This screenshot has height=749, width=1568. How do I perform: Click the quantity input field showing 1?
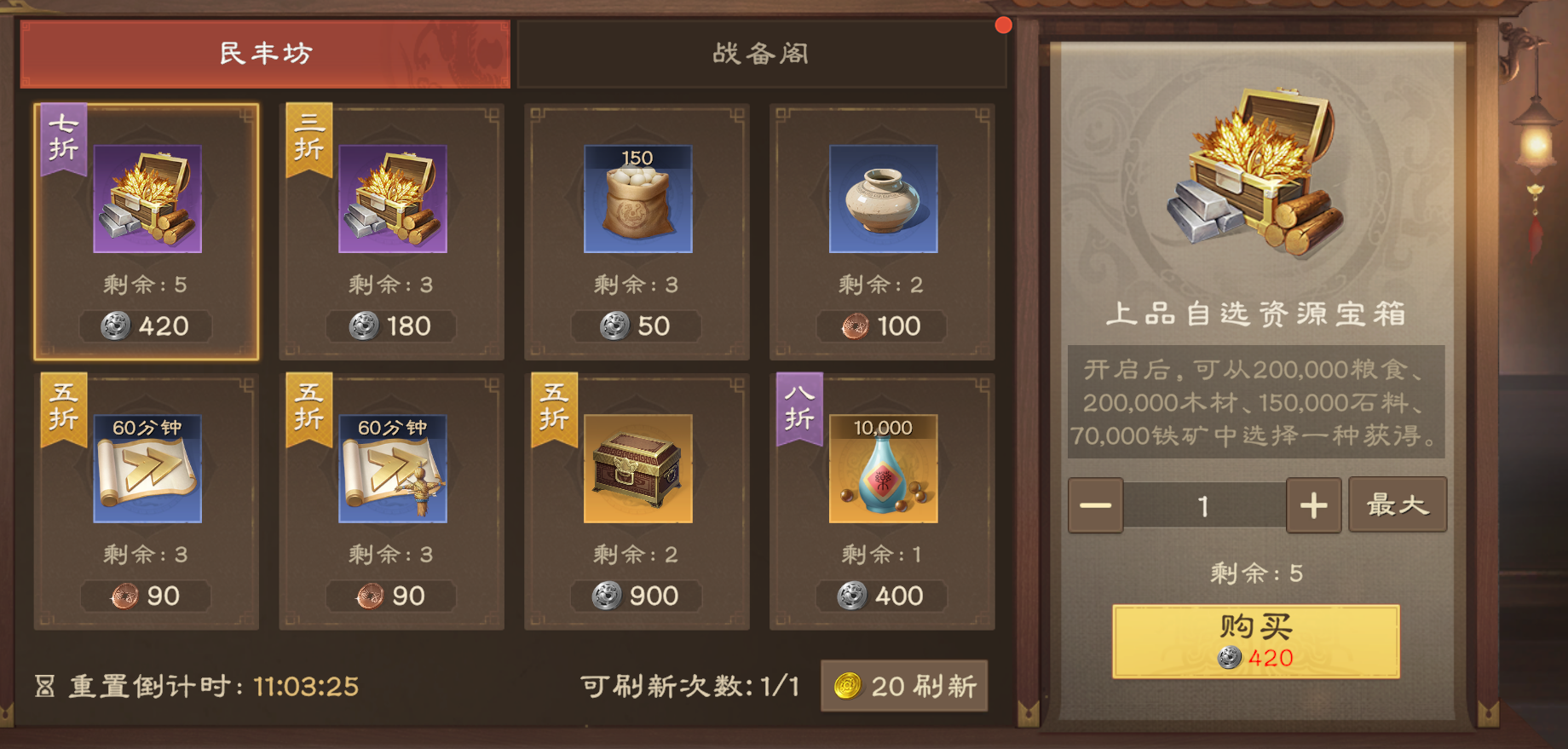pyautogui.click(x=1202, y=505)
